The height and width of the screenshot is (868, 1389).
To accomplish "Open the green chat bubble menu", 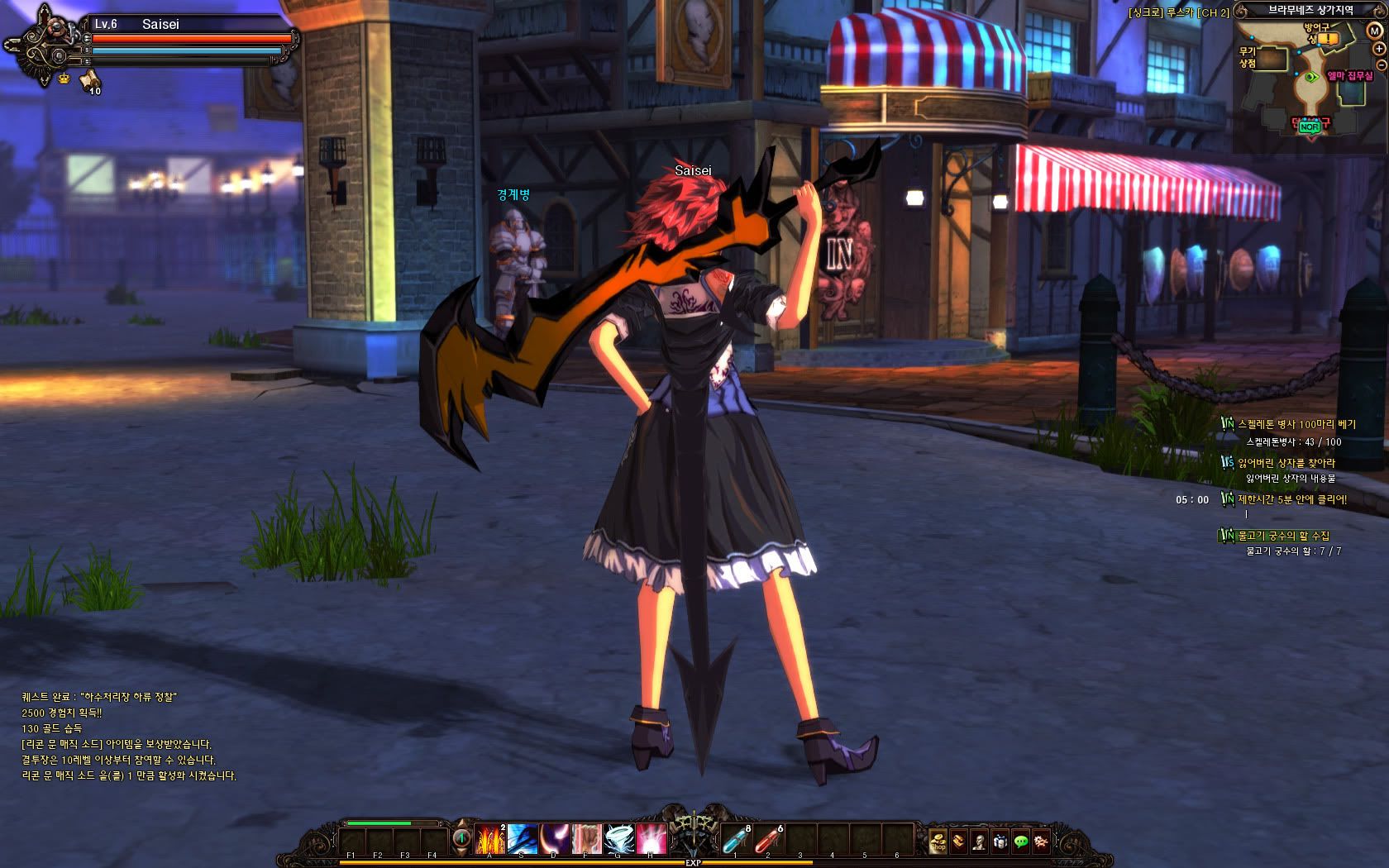I will tap(1021, 842).
